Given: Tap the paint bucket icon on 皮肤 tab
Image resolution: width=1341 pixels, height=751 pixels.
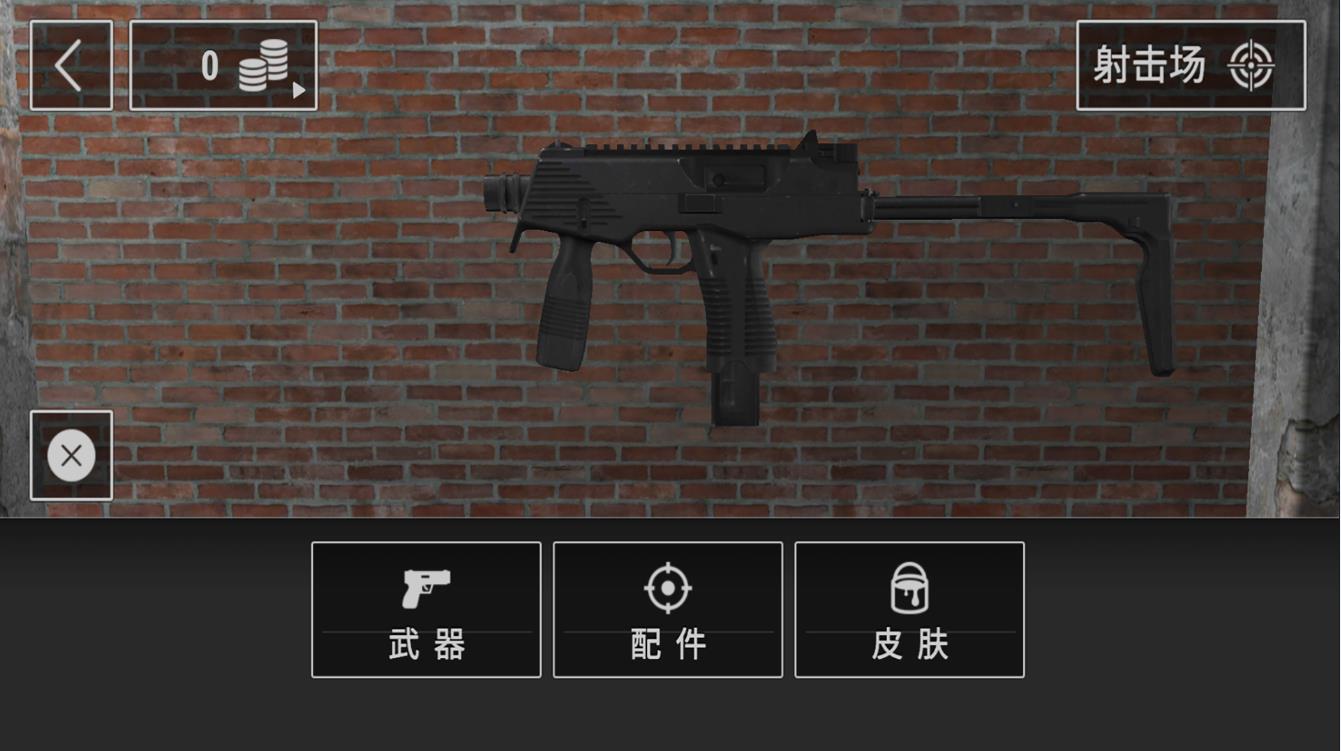Looking at the screenshot, I should (x=909, y=588).
